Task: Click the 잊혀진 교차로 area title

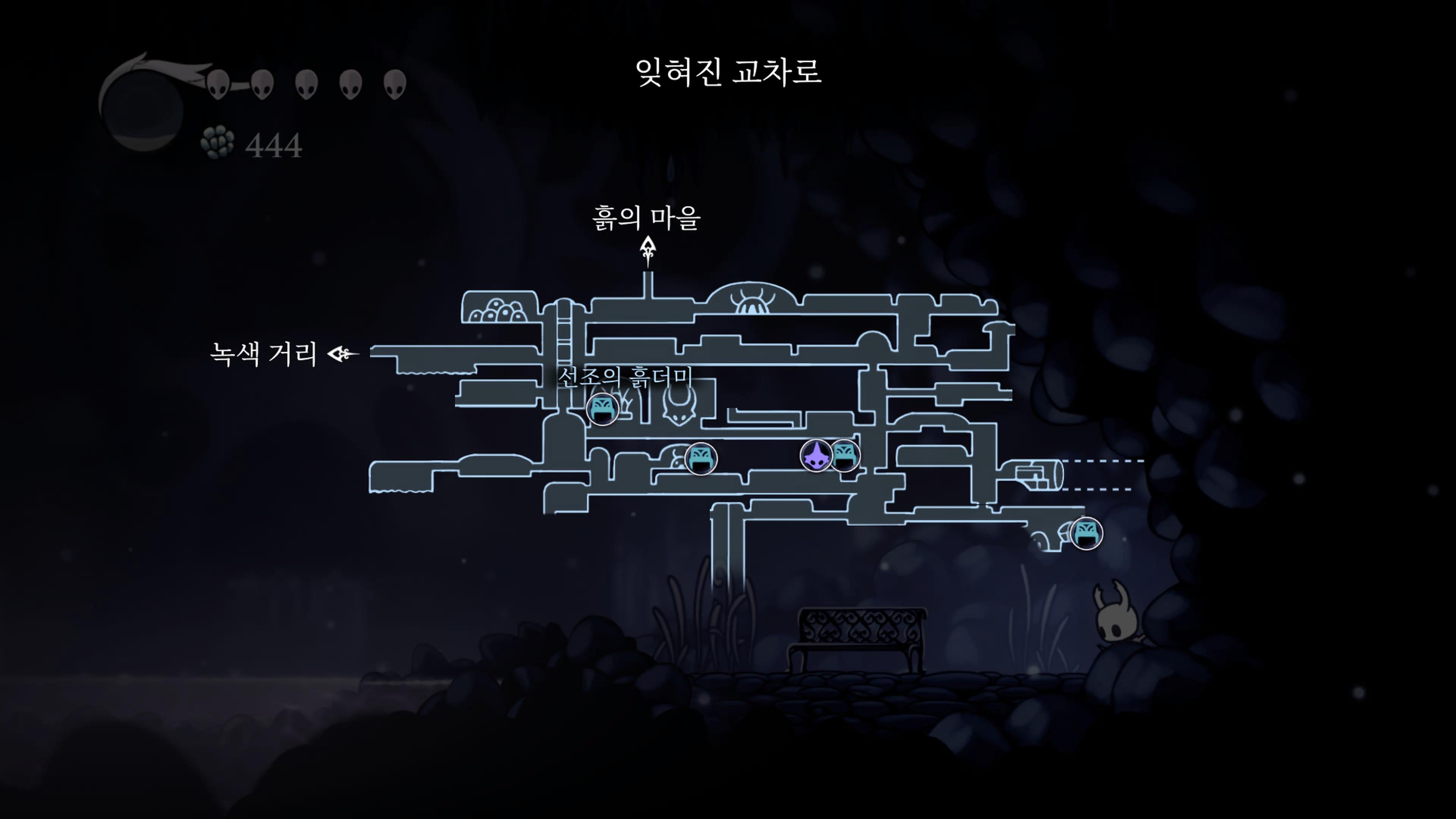Action: pos(728,72)
